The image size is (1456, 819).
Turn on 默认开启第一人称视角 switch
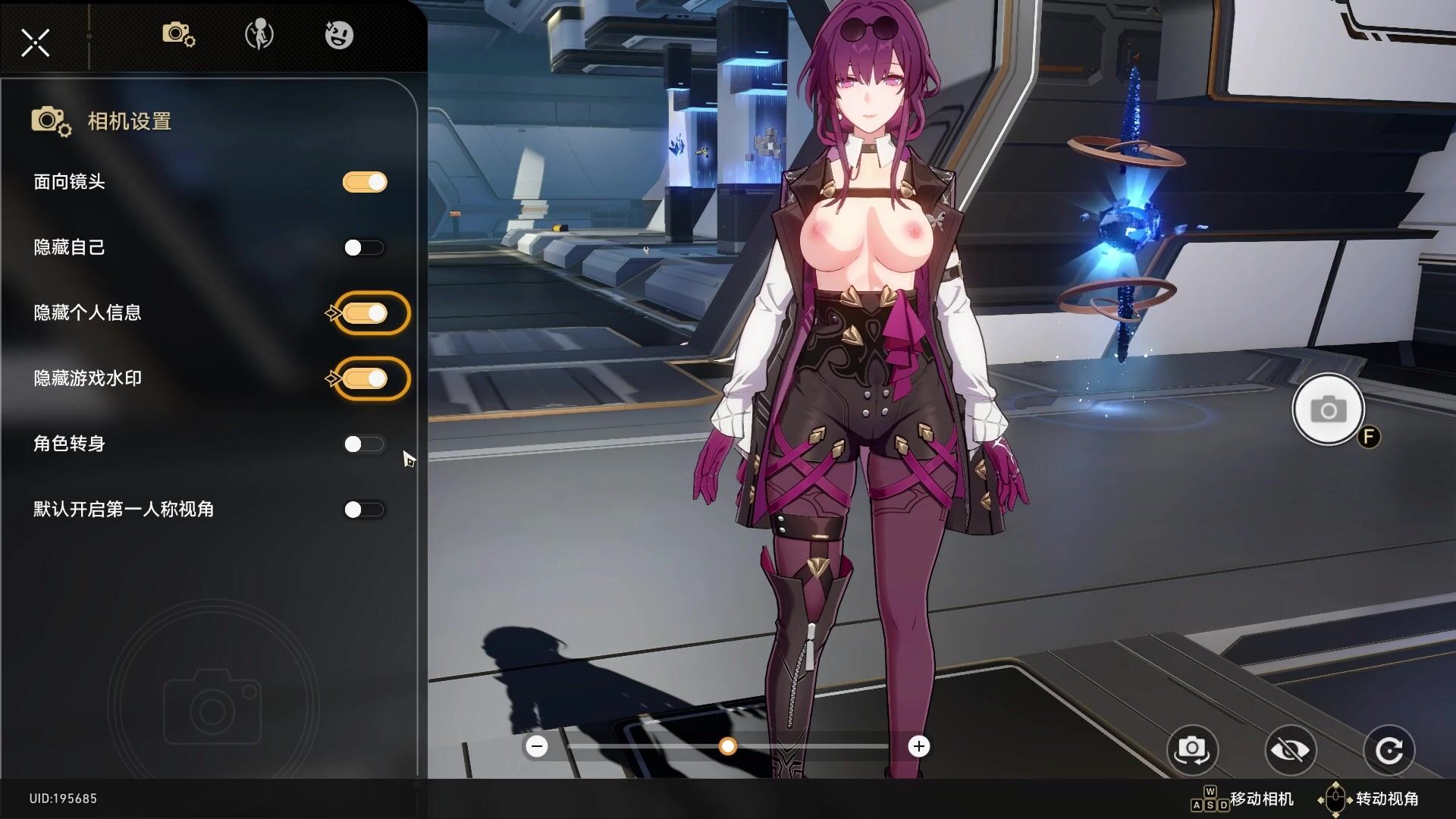click(x=364, y=510)
